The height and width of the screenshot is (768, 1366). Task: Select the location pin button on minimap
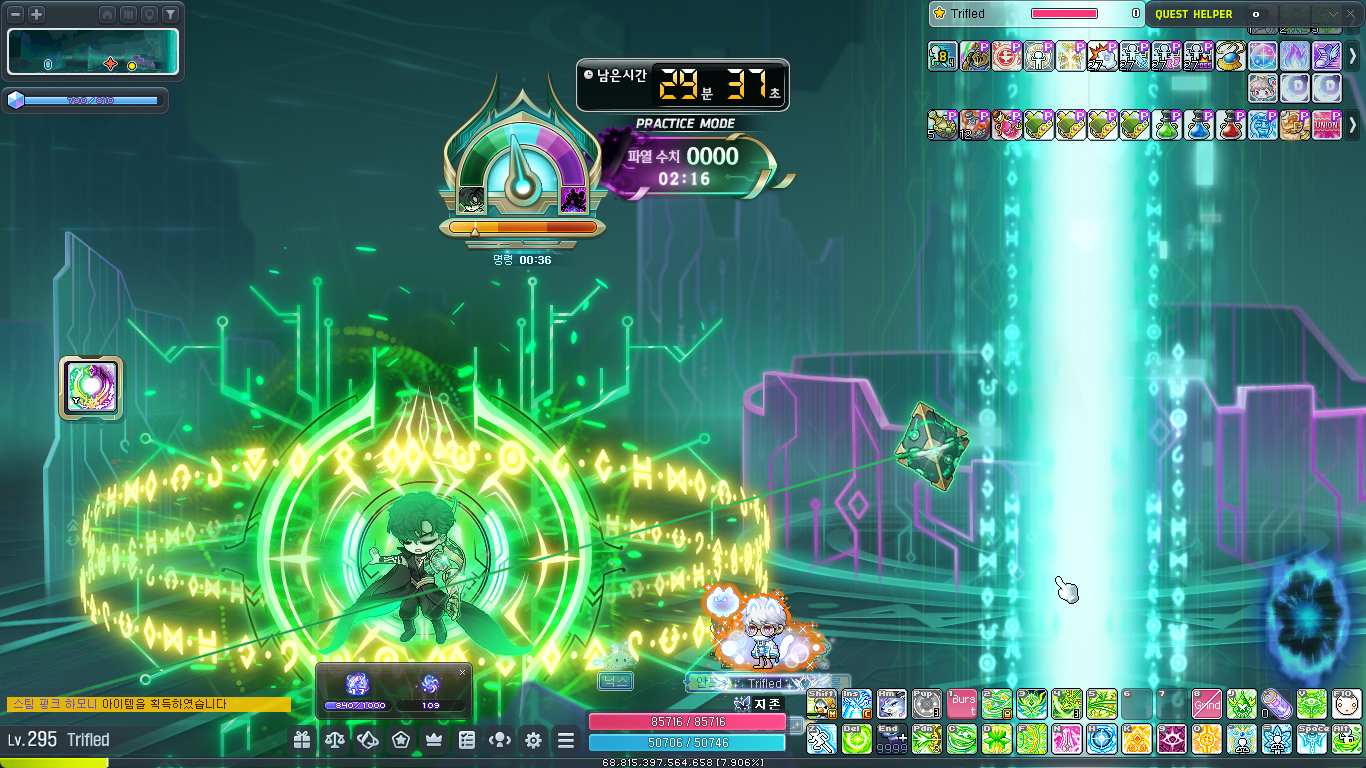(149, 14)
